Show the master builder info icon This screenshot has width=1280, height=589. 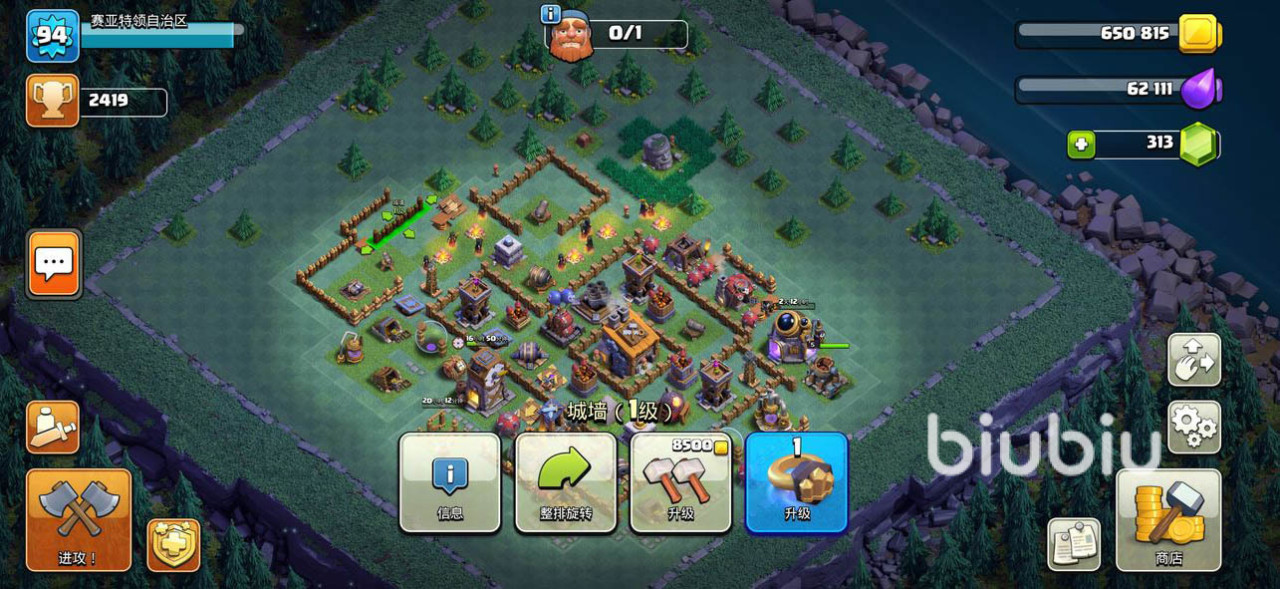[x=549, y=14]
